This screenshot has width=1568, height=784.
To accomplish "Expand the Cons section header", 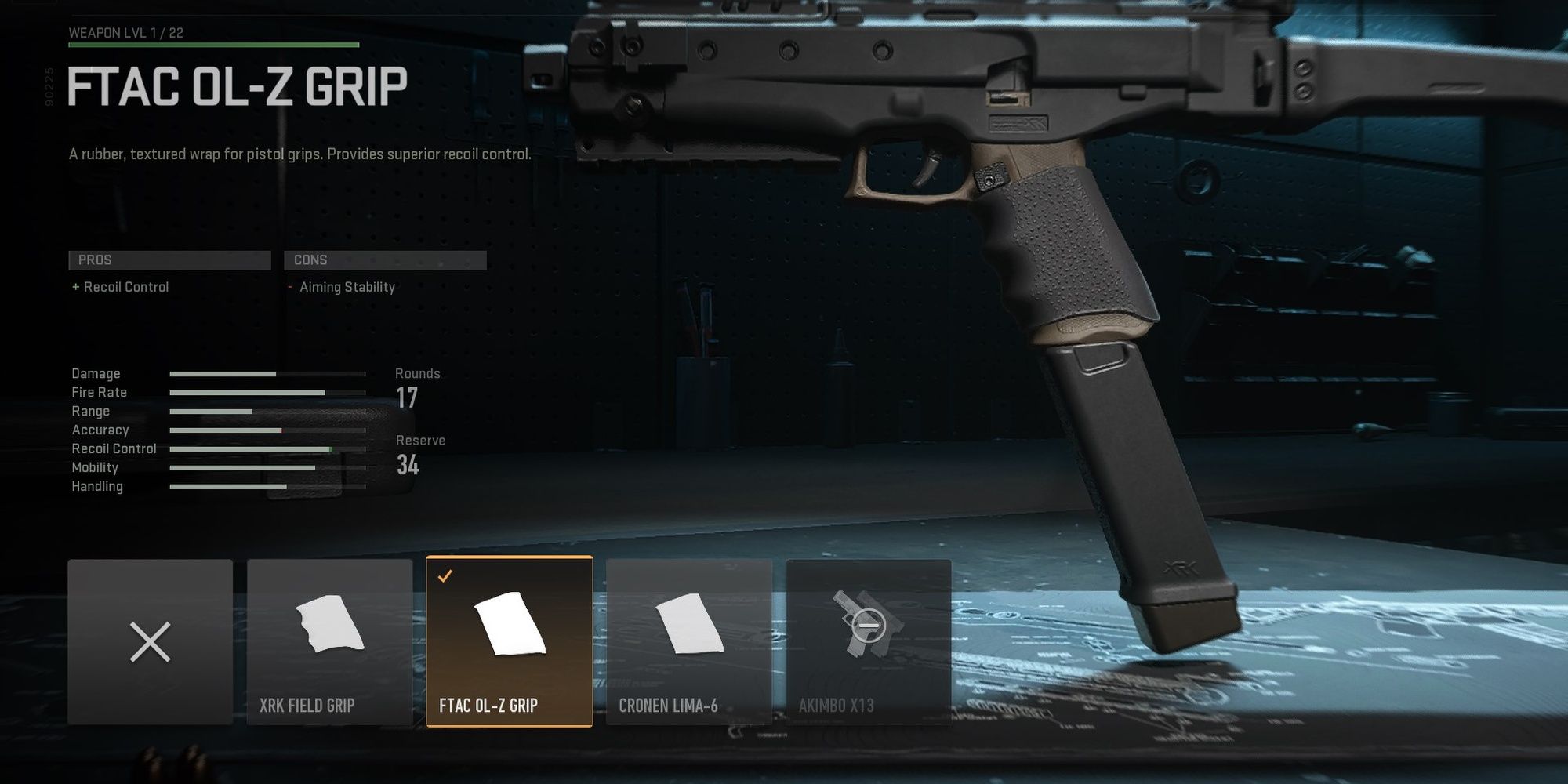I will [384, 260].
